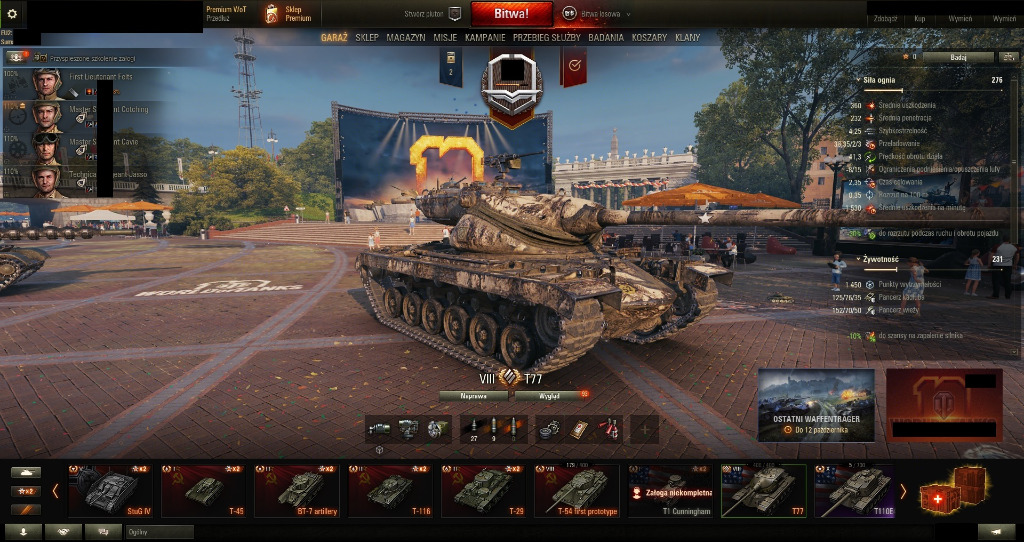Choose the StuG IV in the carousel

point(109,491)
